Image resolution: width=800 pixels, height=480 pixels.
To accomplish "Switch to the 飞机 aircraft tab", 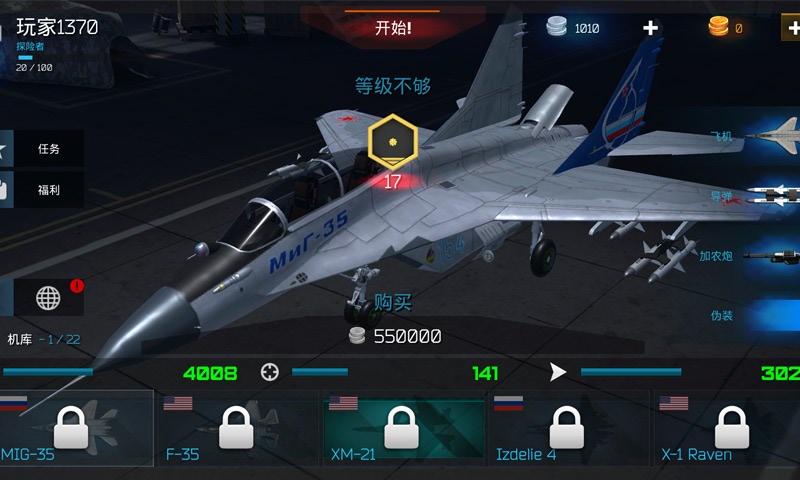I will 750,134.
